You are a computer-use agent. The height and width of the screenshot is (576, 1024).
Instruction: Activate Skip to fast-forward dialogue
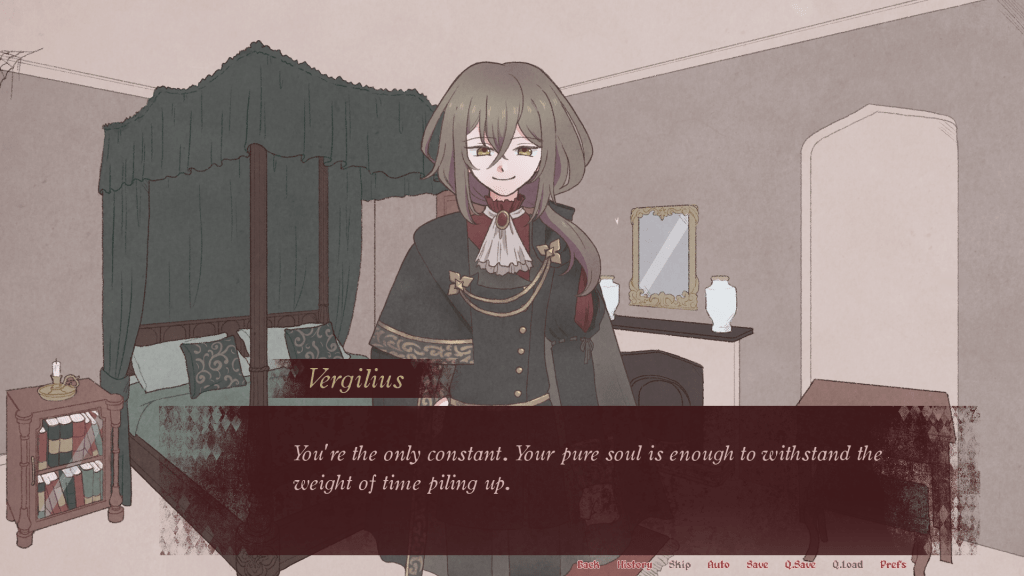pos(680,565)
